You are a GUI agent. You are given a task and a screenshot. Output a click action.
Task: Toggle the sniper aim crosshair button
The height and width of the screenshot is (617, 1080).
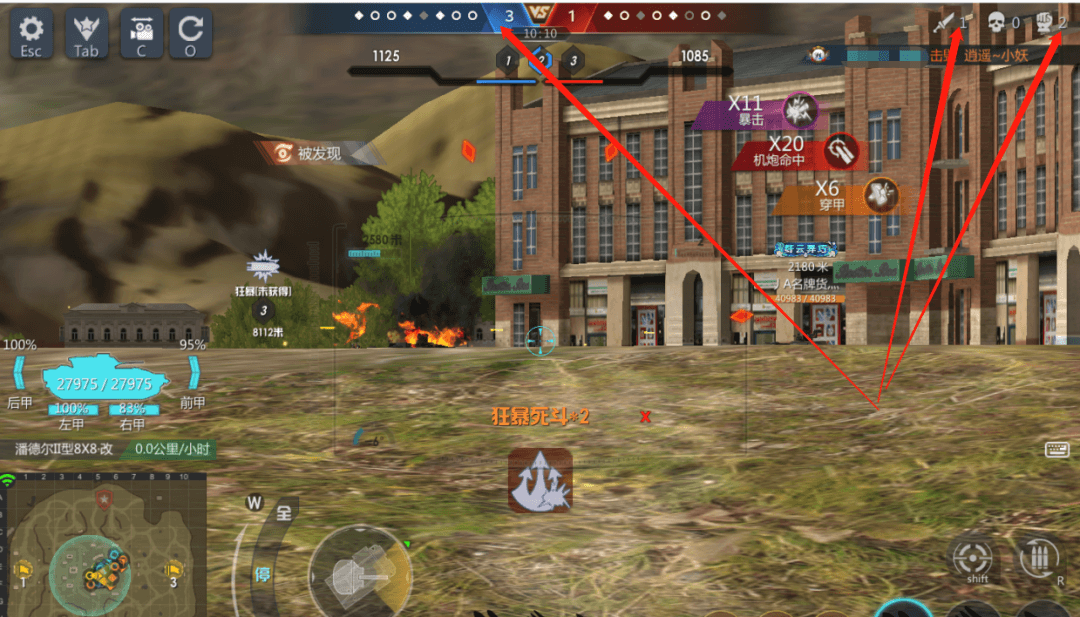click(971, 556)
